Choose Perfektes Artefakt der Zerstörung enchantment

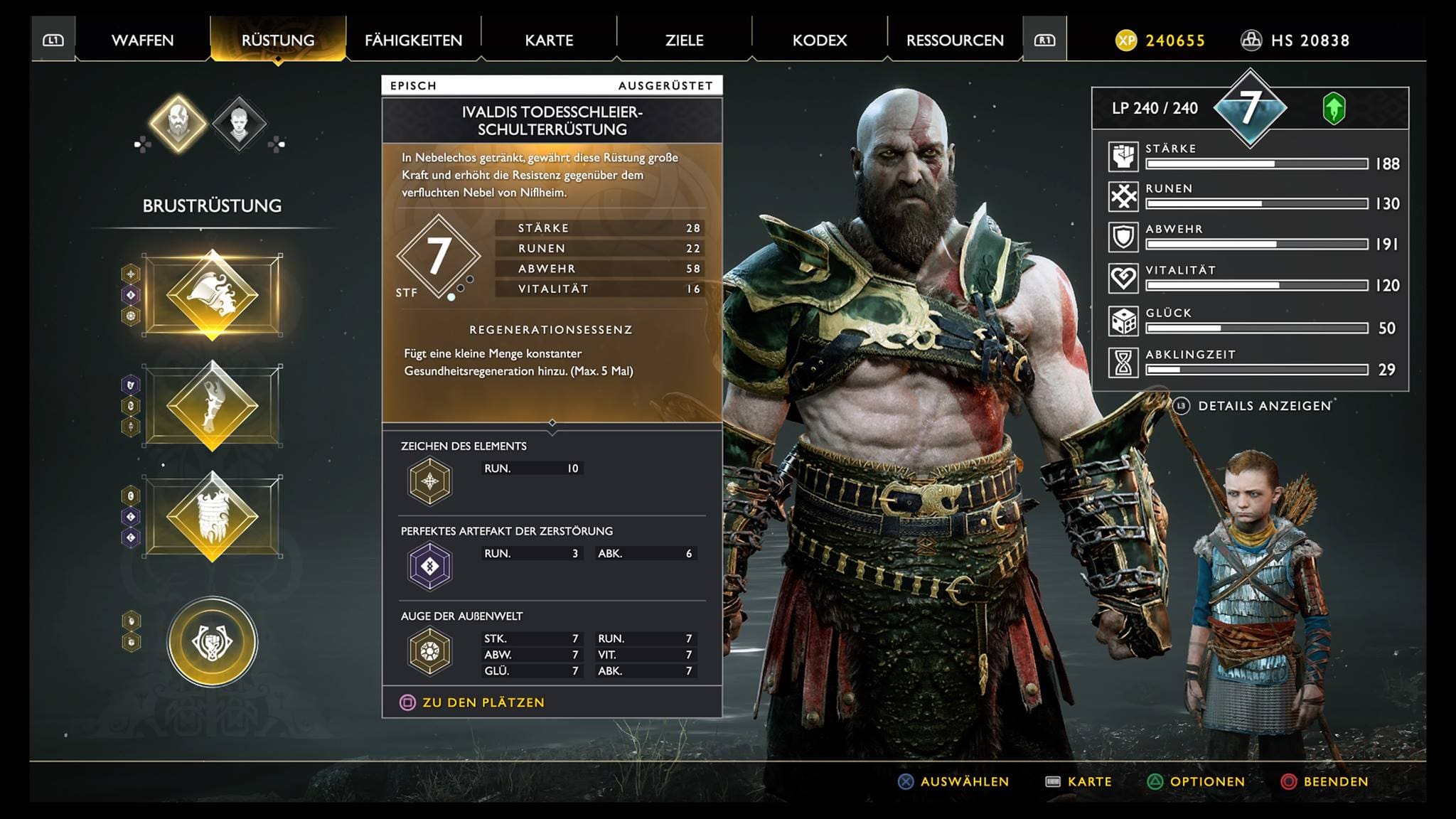(x=429, y=567)
